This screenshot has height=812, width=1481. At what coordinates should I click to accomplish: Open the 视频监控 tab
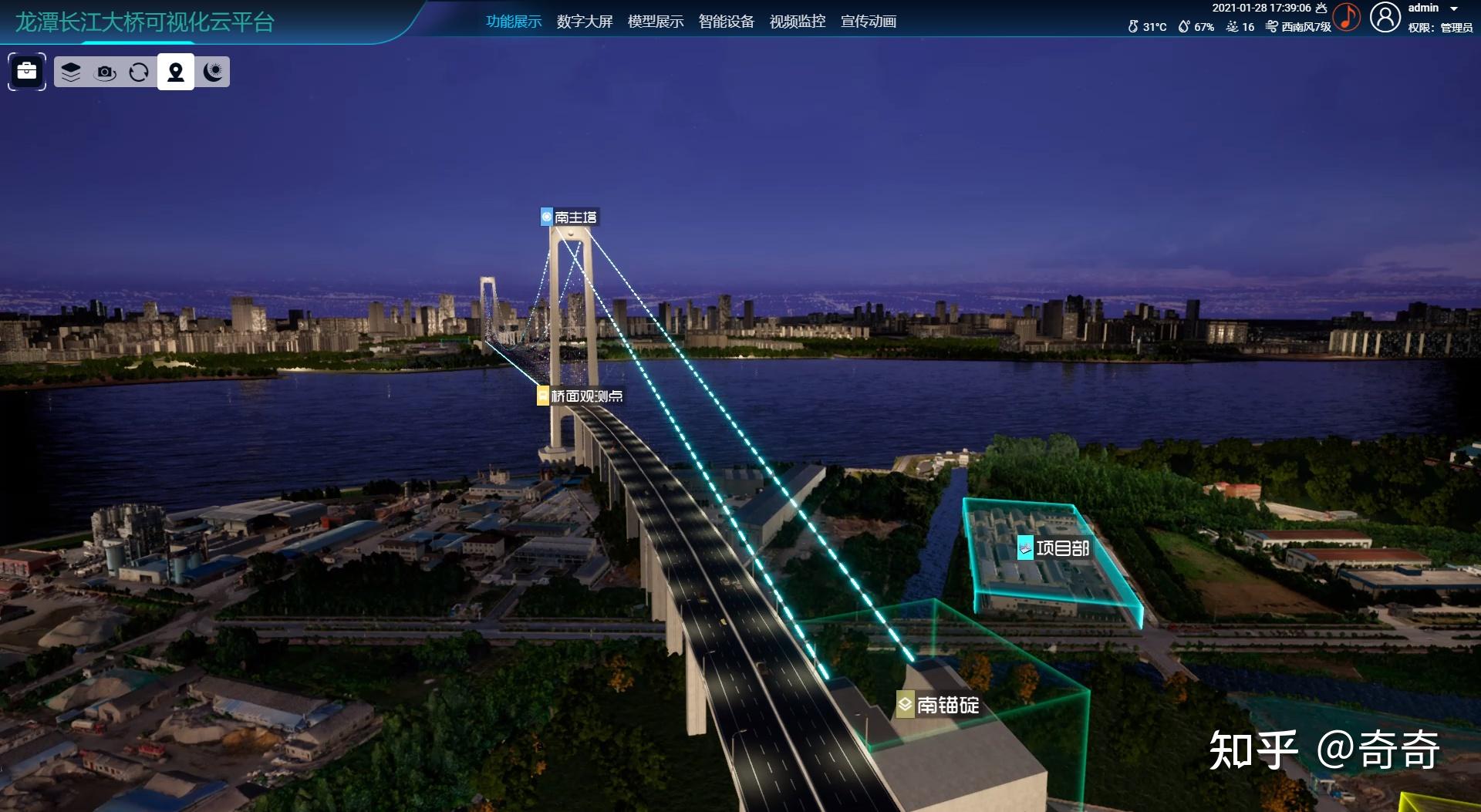tap(798, 22)
